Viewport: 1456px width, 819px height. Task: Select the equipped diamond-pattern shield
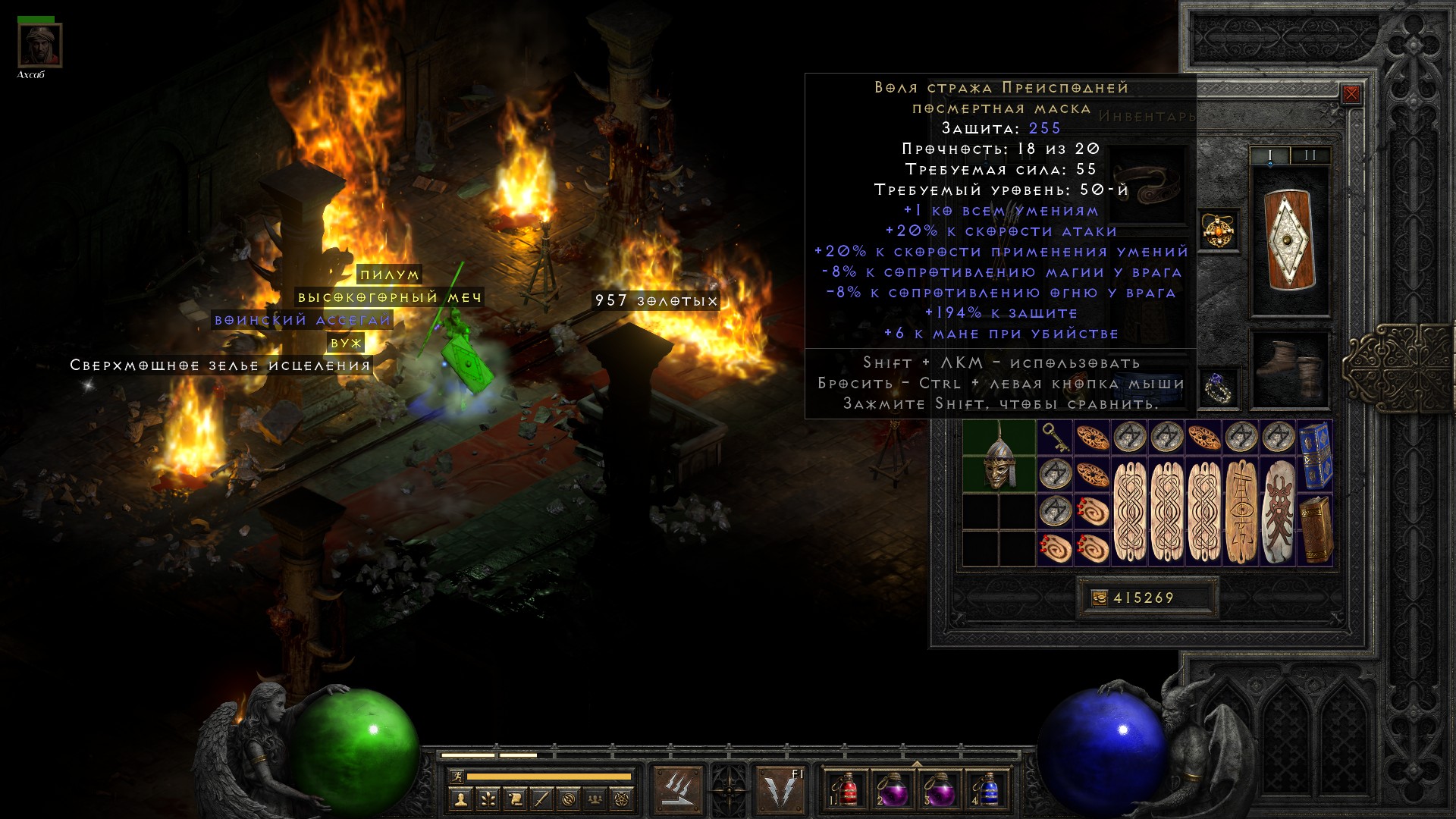1289,240
